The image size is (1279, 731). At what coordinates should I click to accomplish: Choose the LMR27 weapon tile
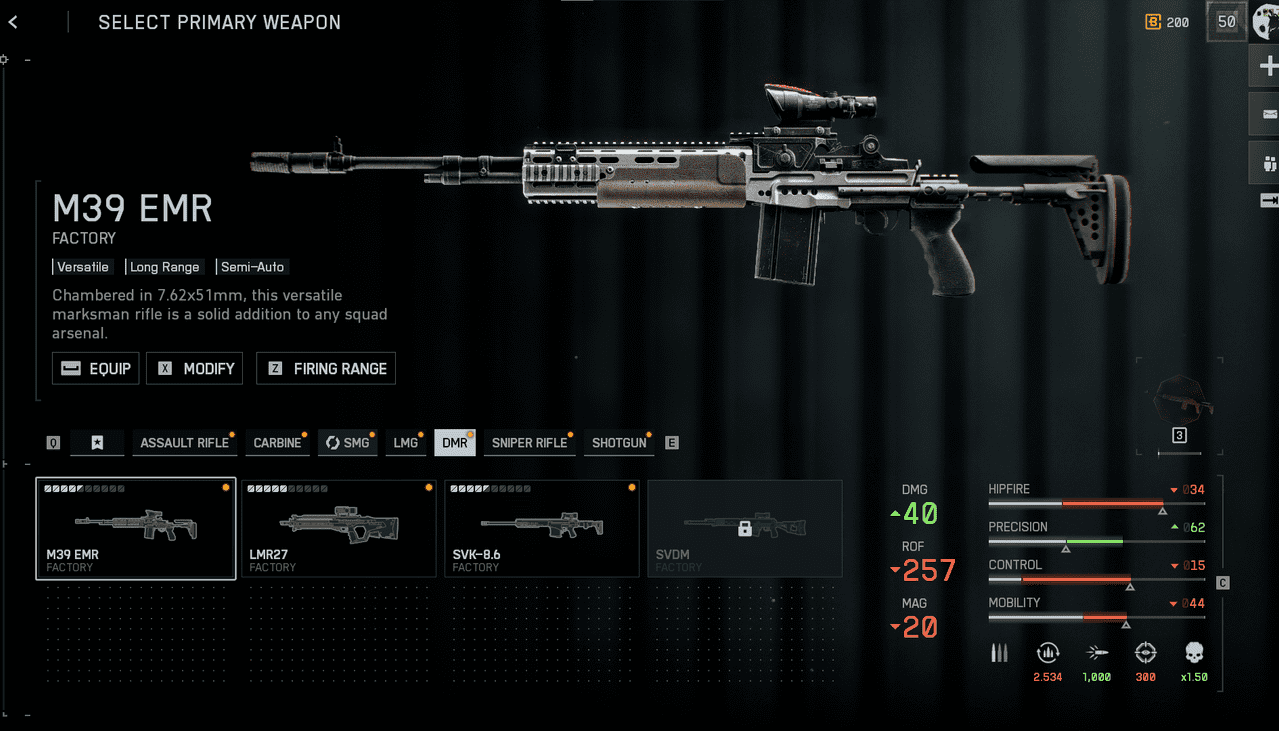pos(339,528)
